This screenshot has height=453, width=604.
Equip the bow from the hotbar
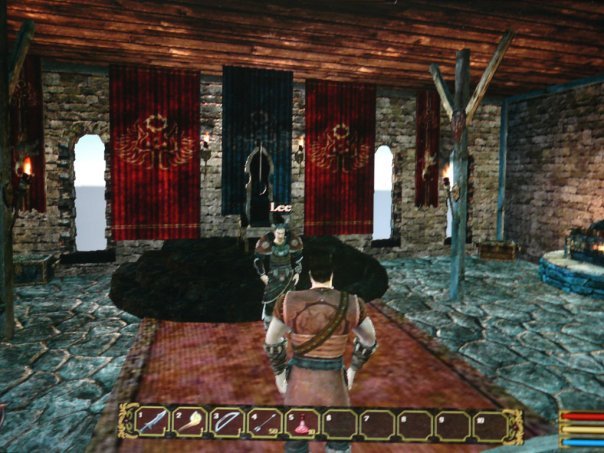pyautogui.click(x=228, y=424)
